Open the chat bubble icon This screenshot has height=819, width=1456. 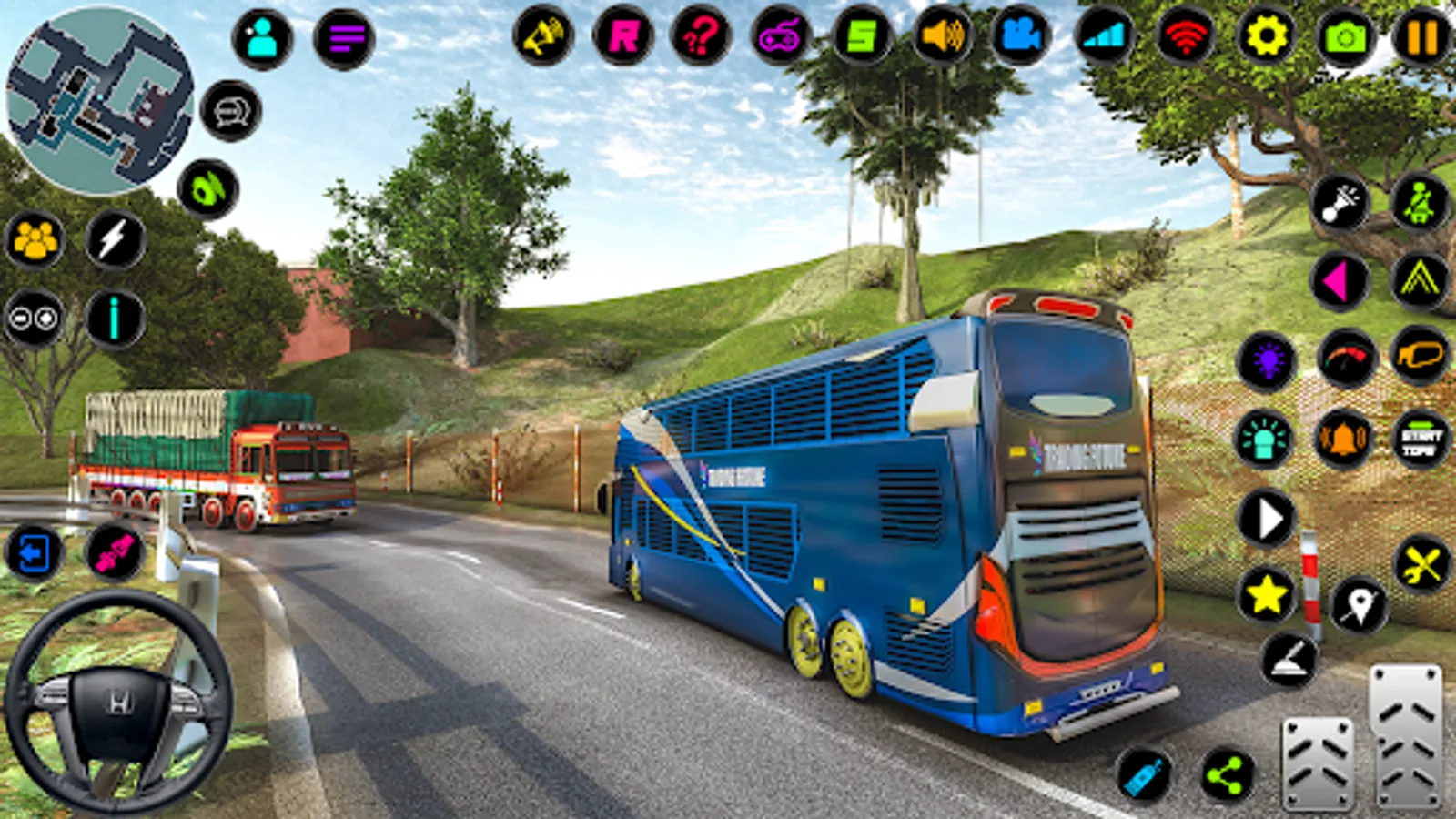(x=230, y=111)
